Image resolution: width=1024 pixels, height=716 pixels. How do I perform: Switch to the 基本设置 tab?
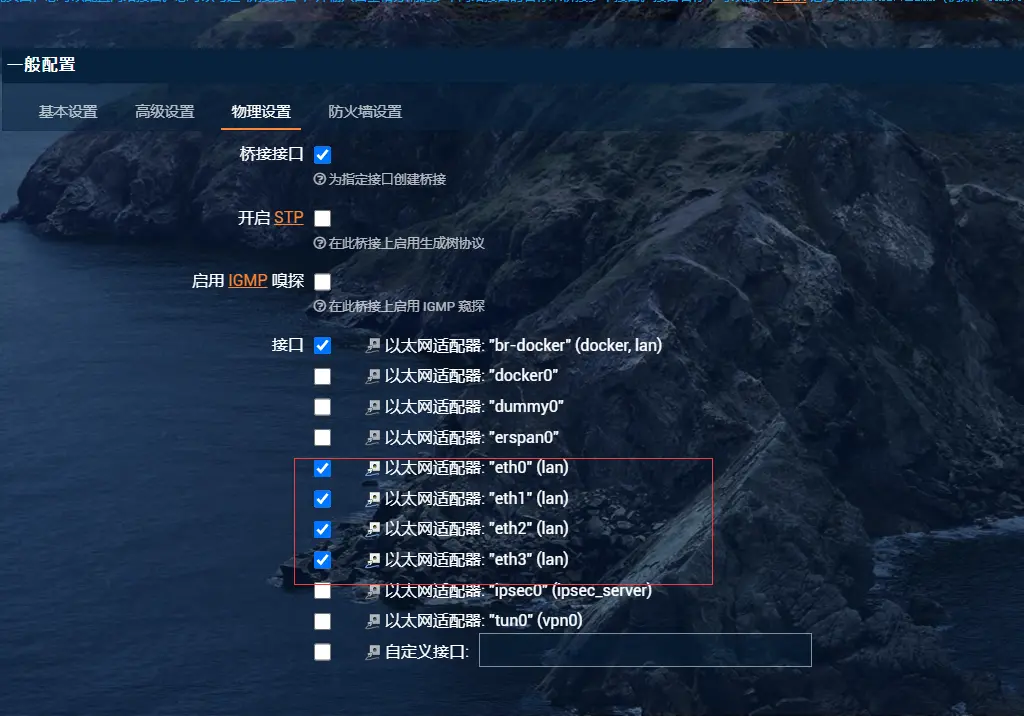(x=68, y=112)
